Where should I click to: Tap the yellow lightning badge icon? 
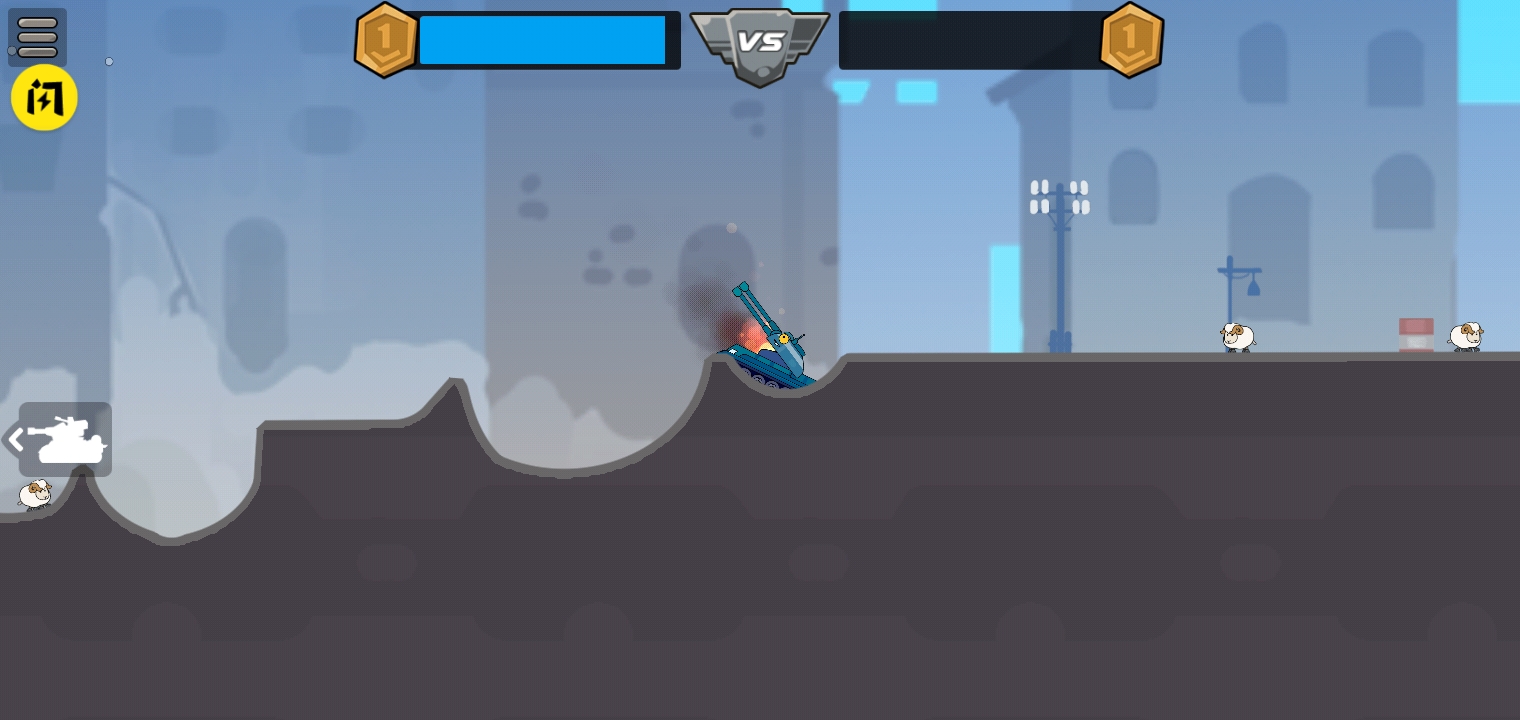(44, 98)
